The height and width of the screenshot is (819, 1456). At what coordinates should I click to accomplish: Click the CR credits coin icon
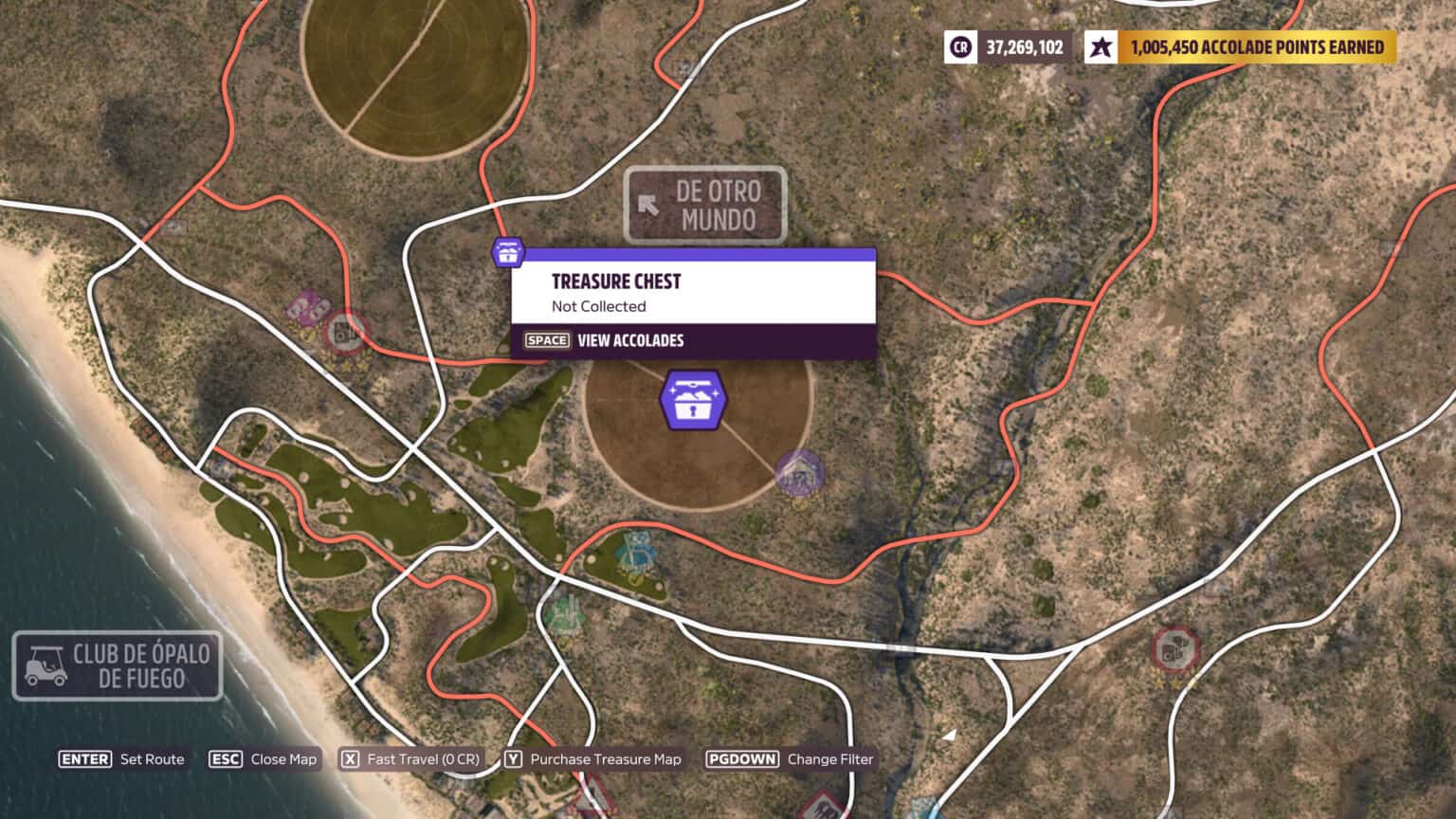point(960,45)
